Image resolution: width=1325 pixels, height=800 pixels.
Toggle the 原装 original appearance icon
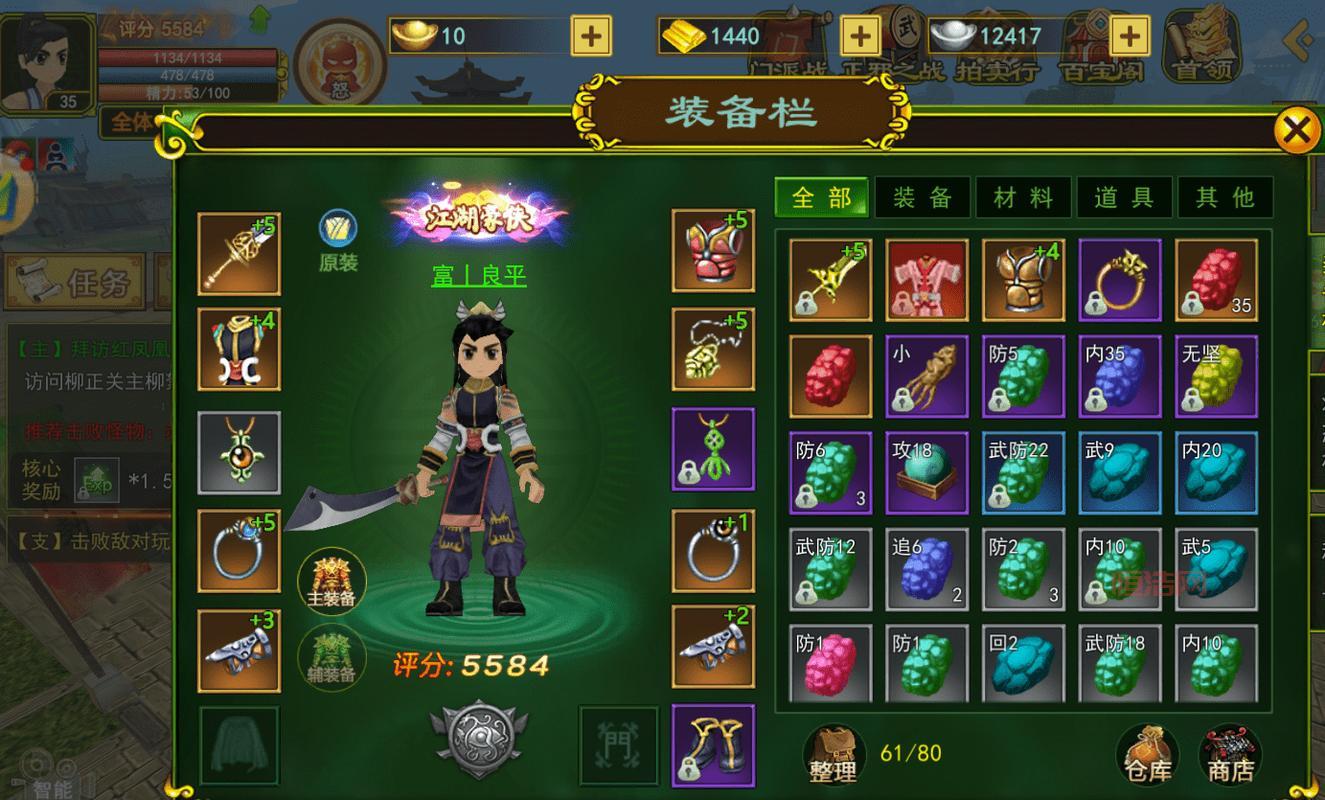tap(338, 240)
